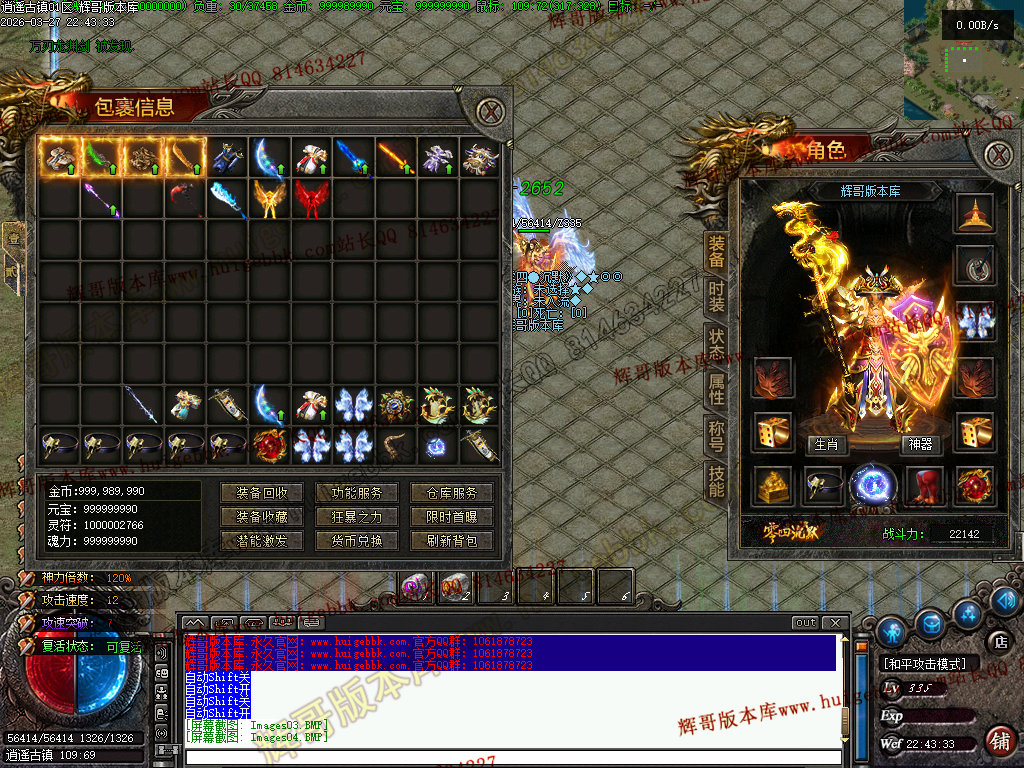The height and width of the screenshot is (768, 1024).
Task: Open the 生肖 zodiac panel
Action: tap(825, 444)
